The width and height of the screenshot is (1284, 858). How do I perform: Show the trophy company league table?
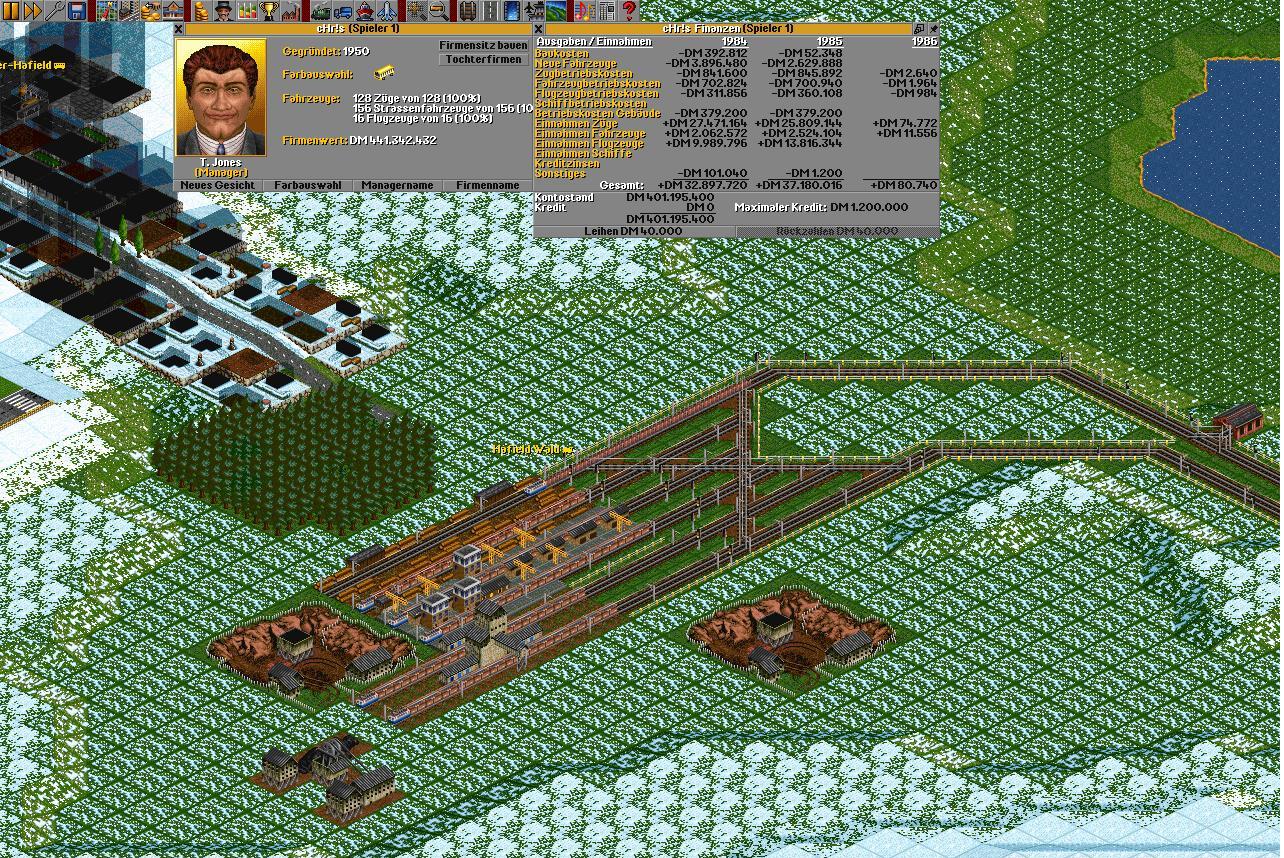click(269, 11)
